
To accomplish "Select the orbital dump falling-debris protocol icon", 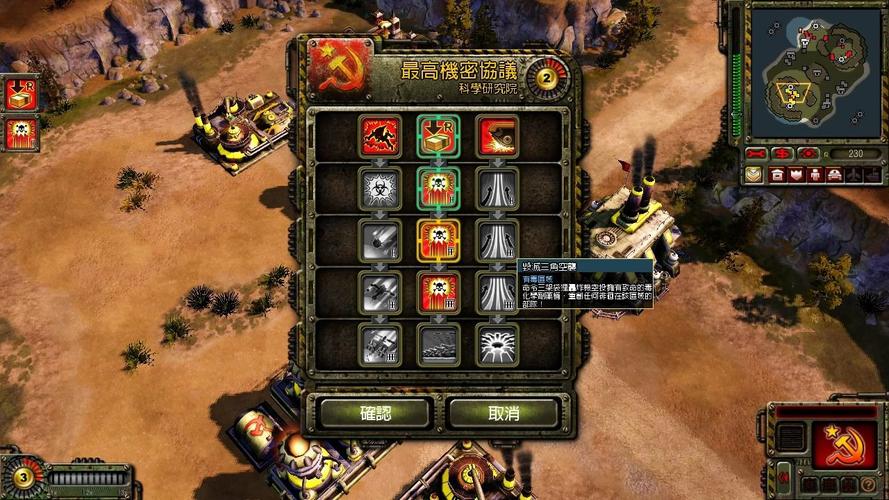I will tap(380, 240).
